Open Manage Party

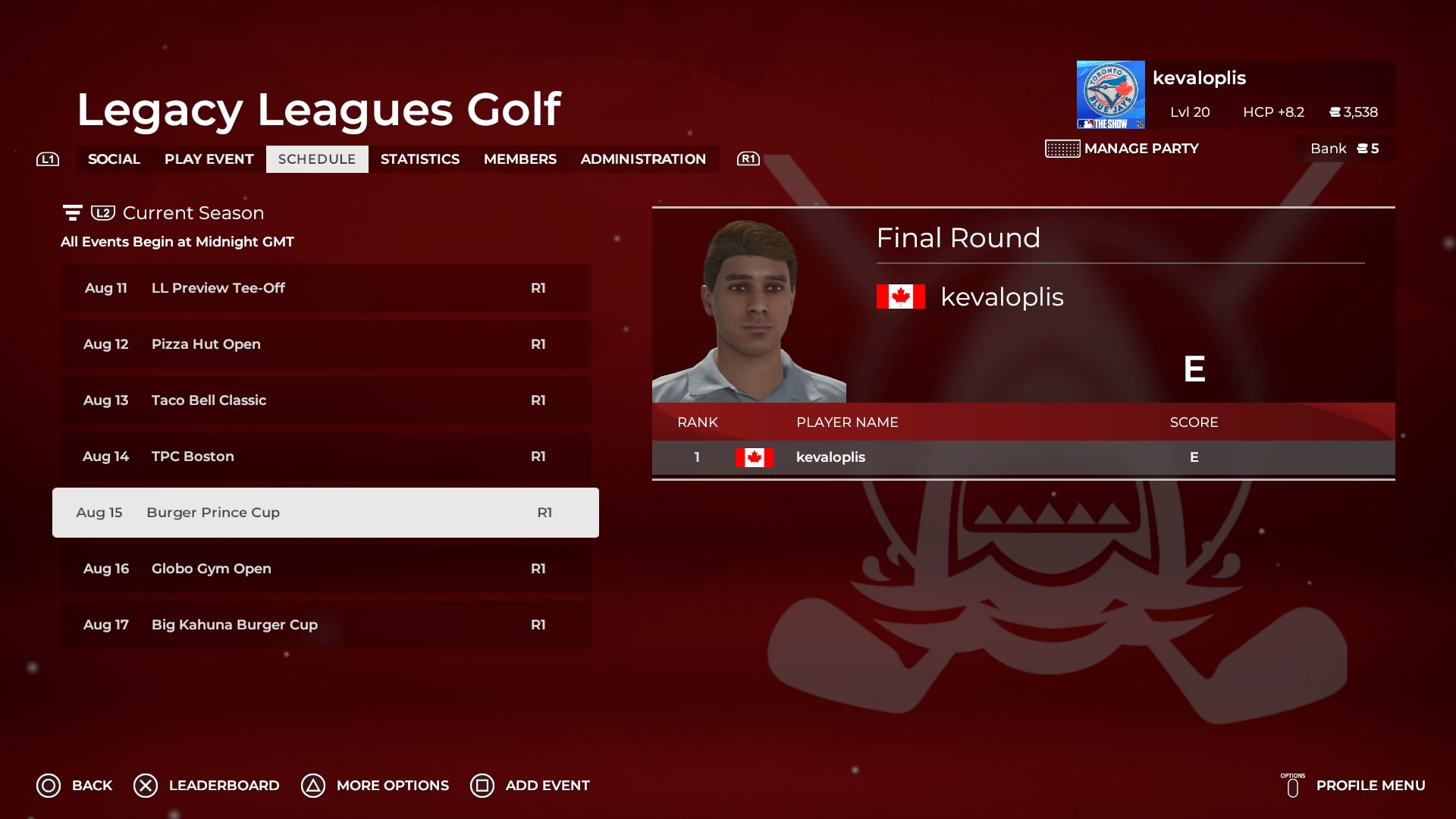pyautogui.click(x=1122, y=149)
